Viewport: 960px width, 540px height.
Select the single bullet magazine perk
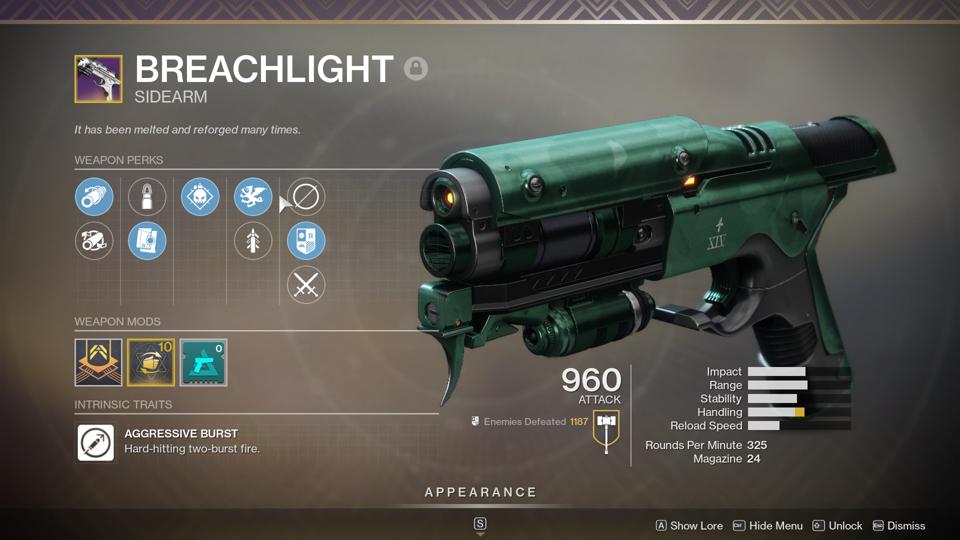(147, 197)
